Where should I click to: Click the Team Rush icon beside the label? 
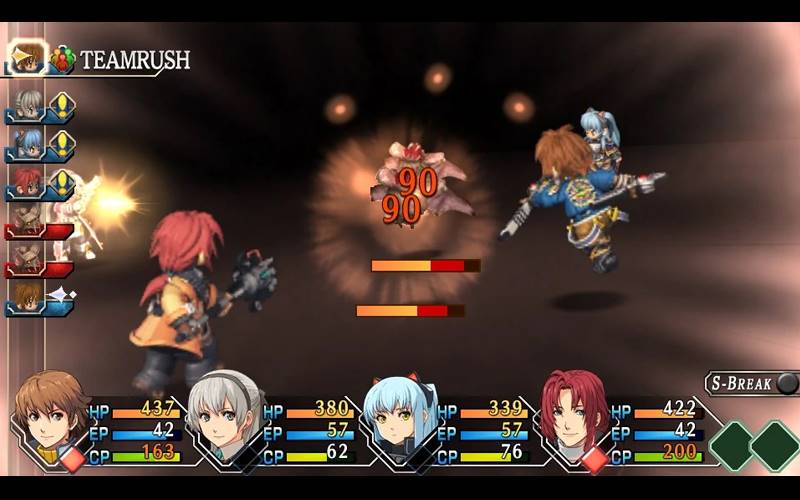(63, 59)
